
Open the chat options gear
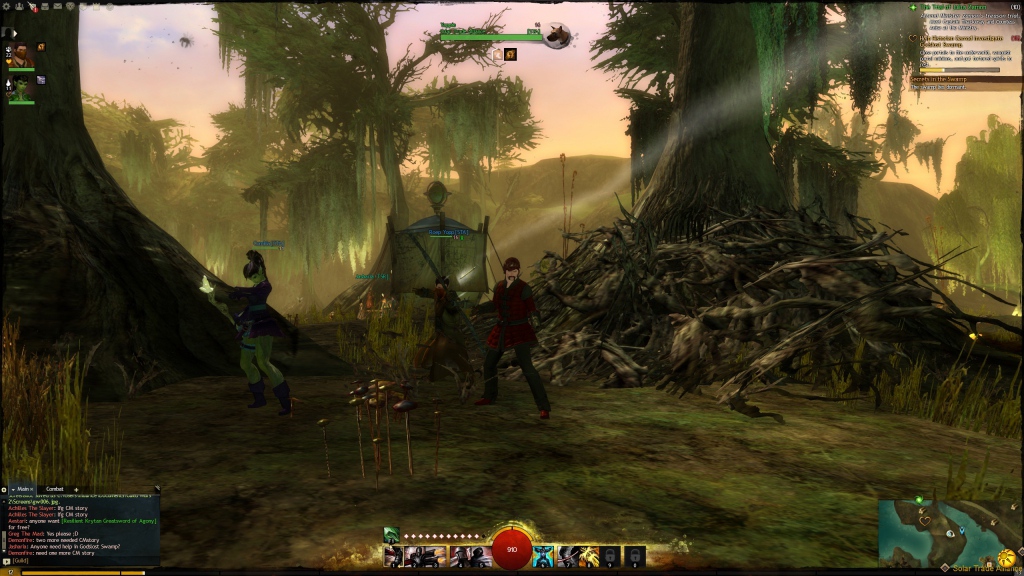point(4,489)
